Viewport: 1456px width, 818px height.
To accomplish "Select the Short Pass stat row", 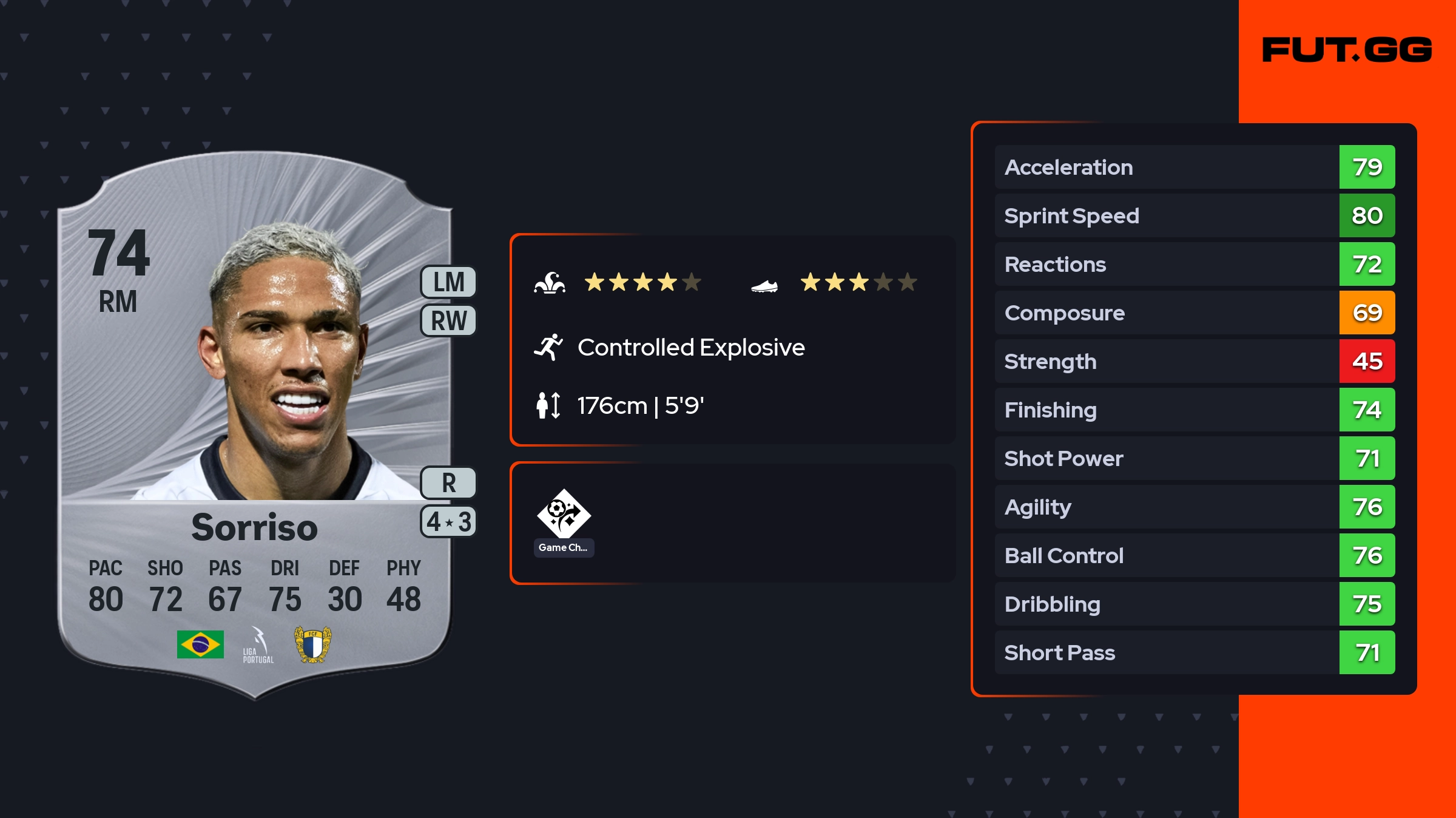I will (1195, 652).
